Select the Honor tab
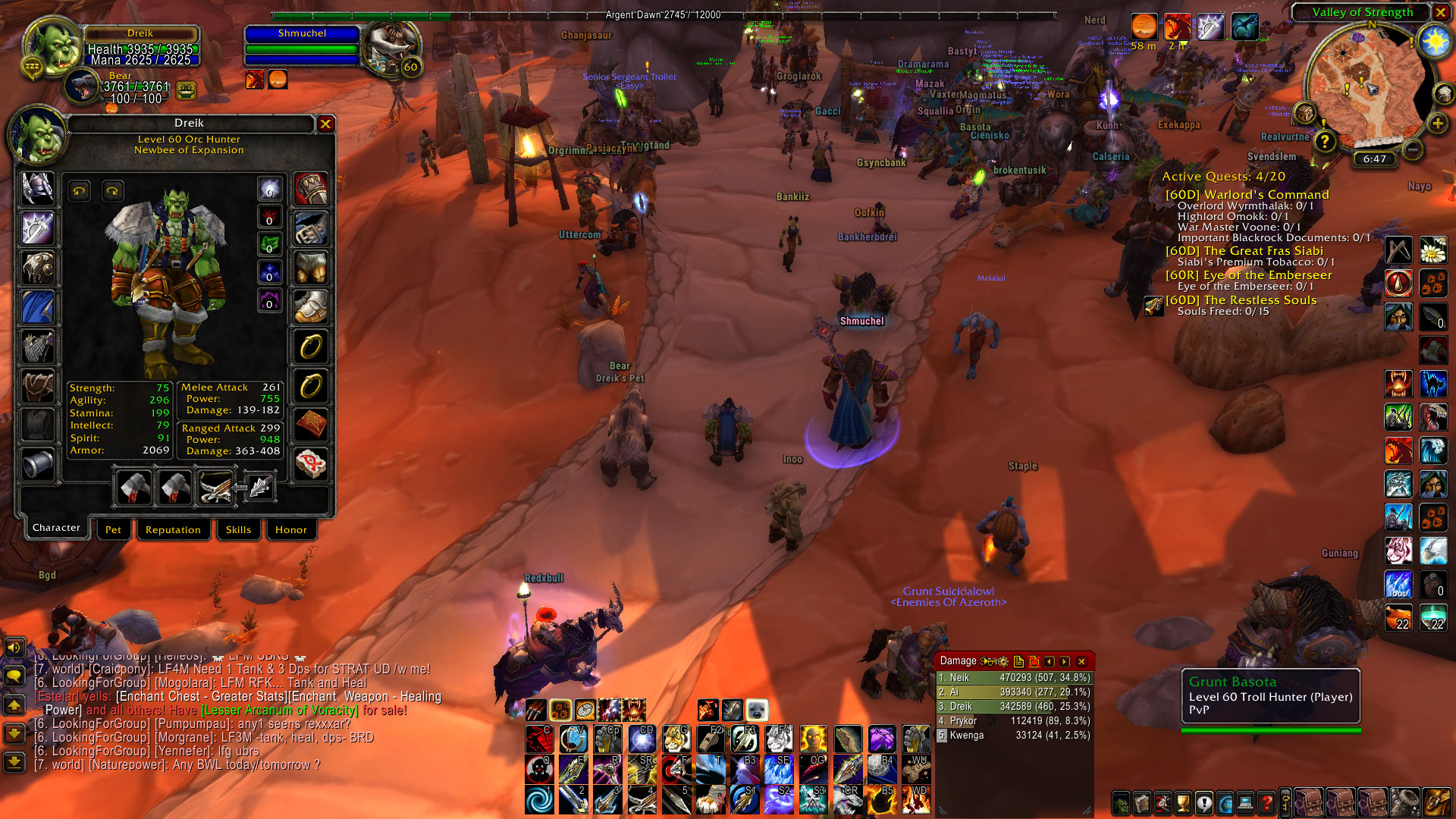The width and height of the screenshot is (1456, 819). coord(291,529)
